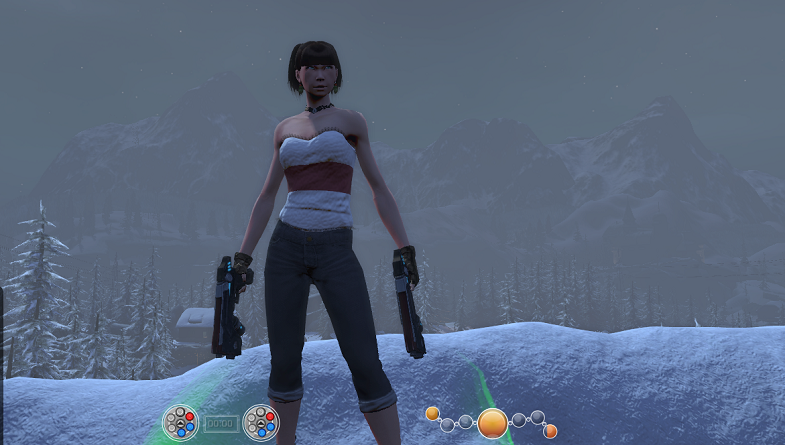785x445 pixels.
Task: Click the right revolver cylinder ammo dial
Action: [x=261, y=422]
